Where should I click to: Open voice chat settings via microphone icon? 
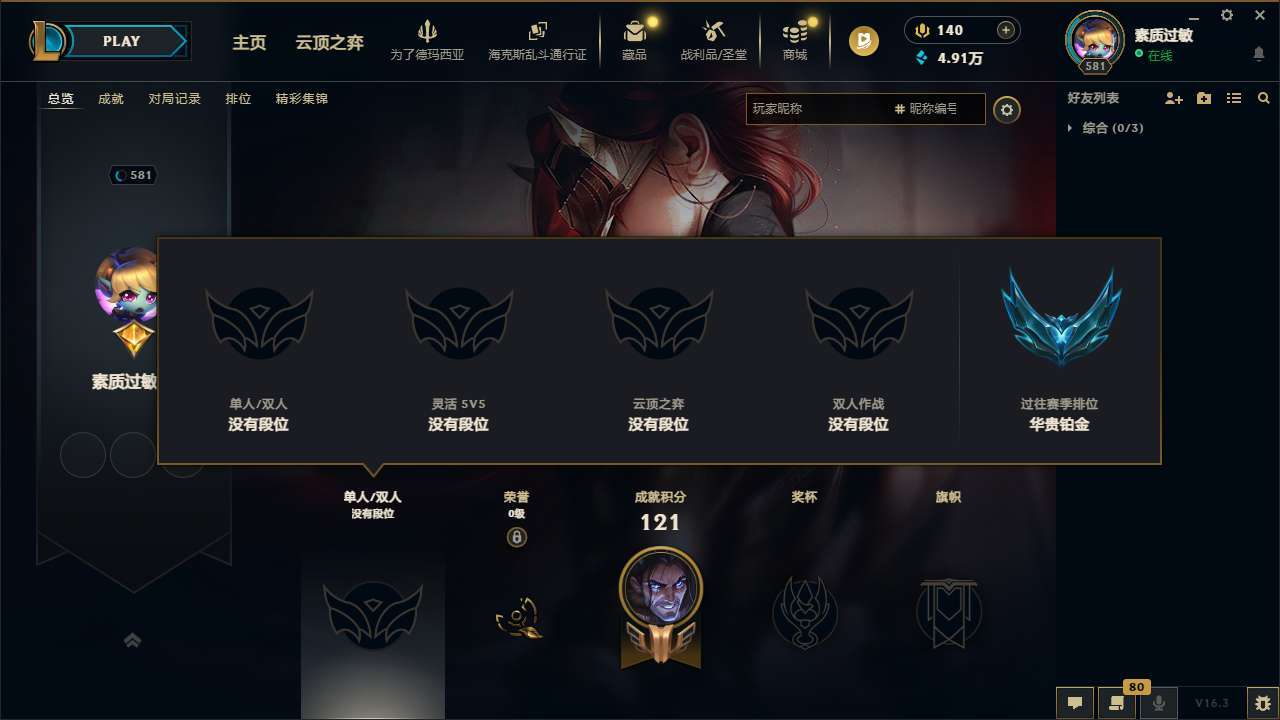coord(1159,703)
